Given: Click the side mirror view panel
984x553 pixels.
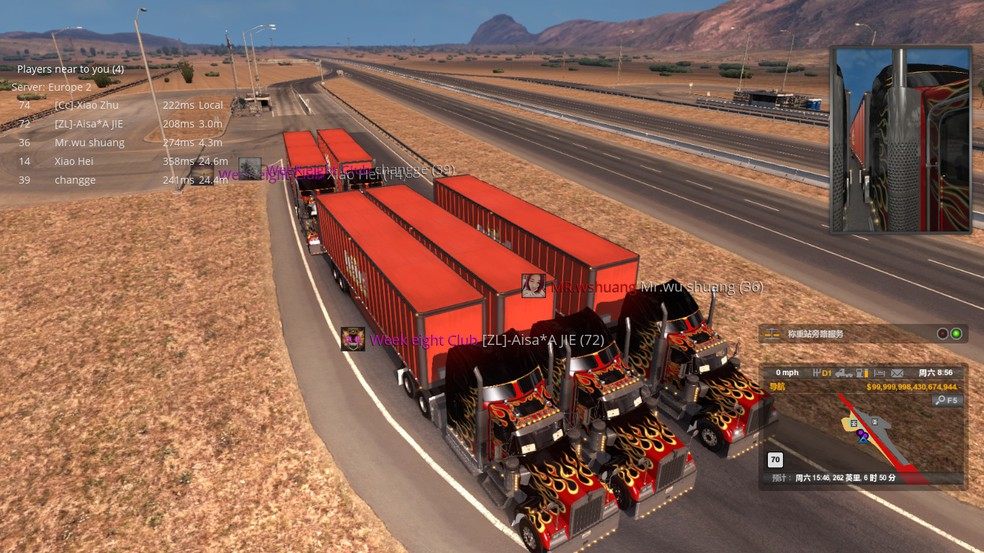Looking at the screenshot, I should pos(900,140).
